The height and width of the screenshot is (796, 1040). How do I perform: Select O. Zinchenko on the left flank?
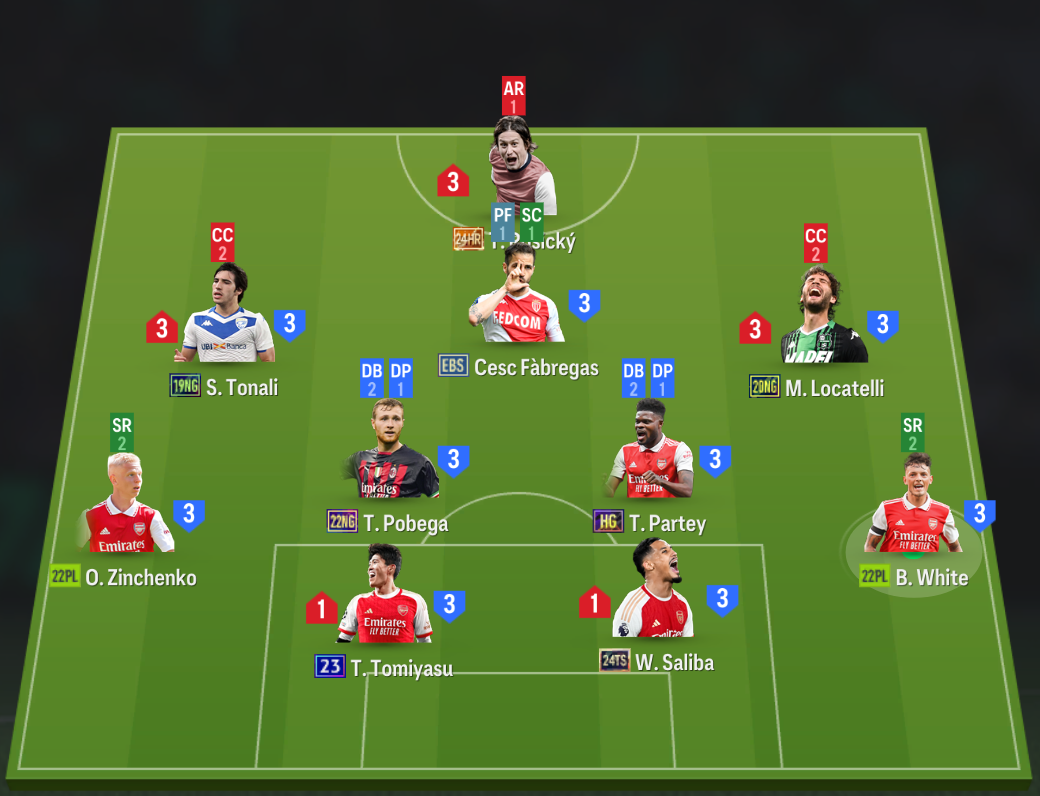point(130,508)
